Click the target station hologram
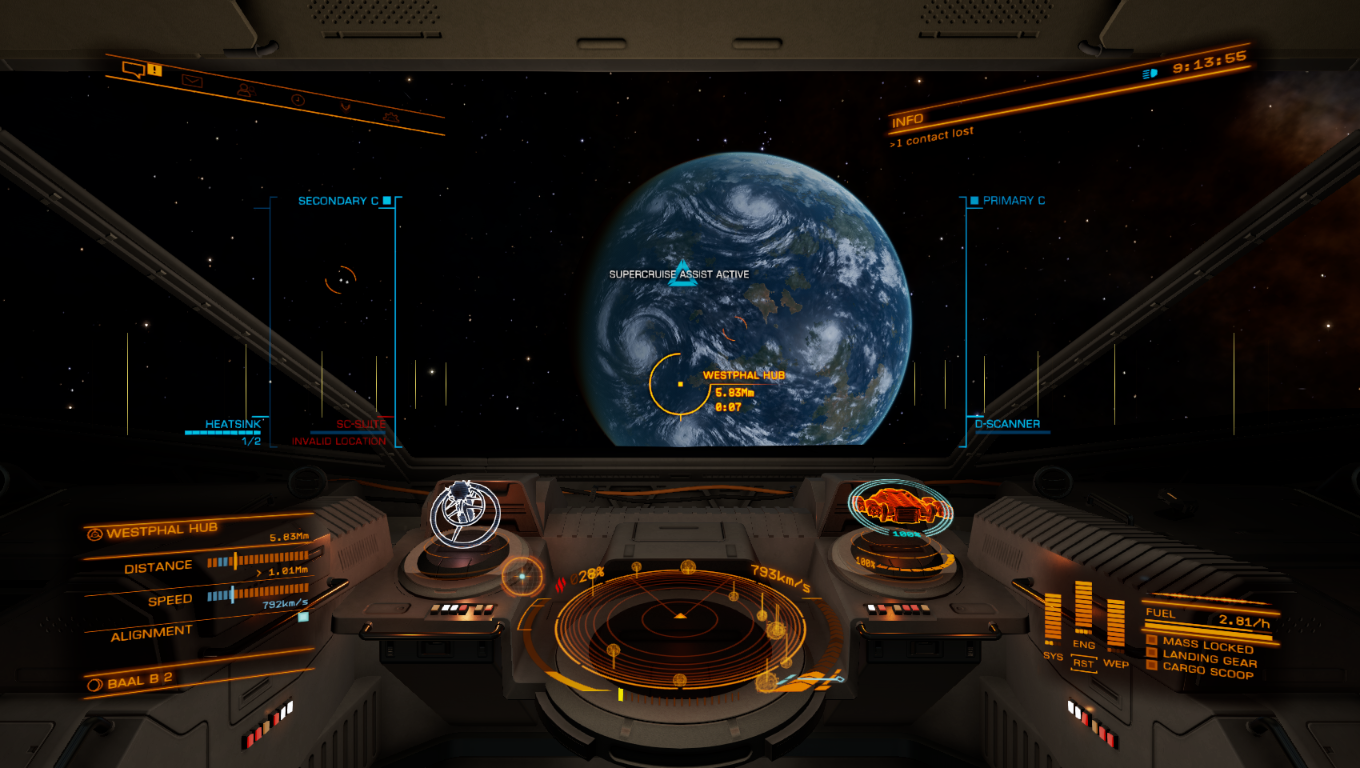 point(464,511)
